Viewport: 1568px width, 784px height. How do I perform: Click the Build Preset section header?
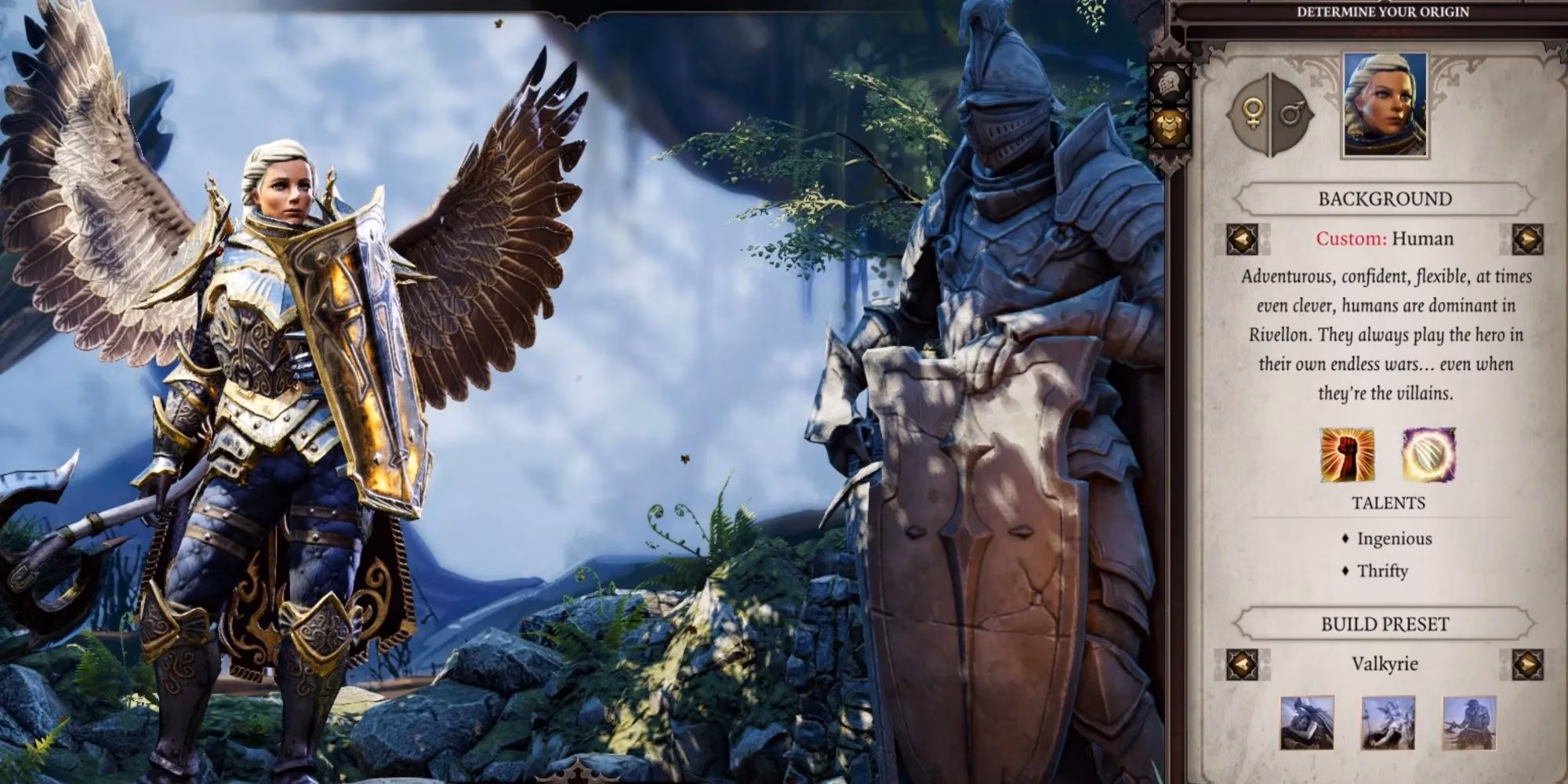(1384, 623)
